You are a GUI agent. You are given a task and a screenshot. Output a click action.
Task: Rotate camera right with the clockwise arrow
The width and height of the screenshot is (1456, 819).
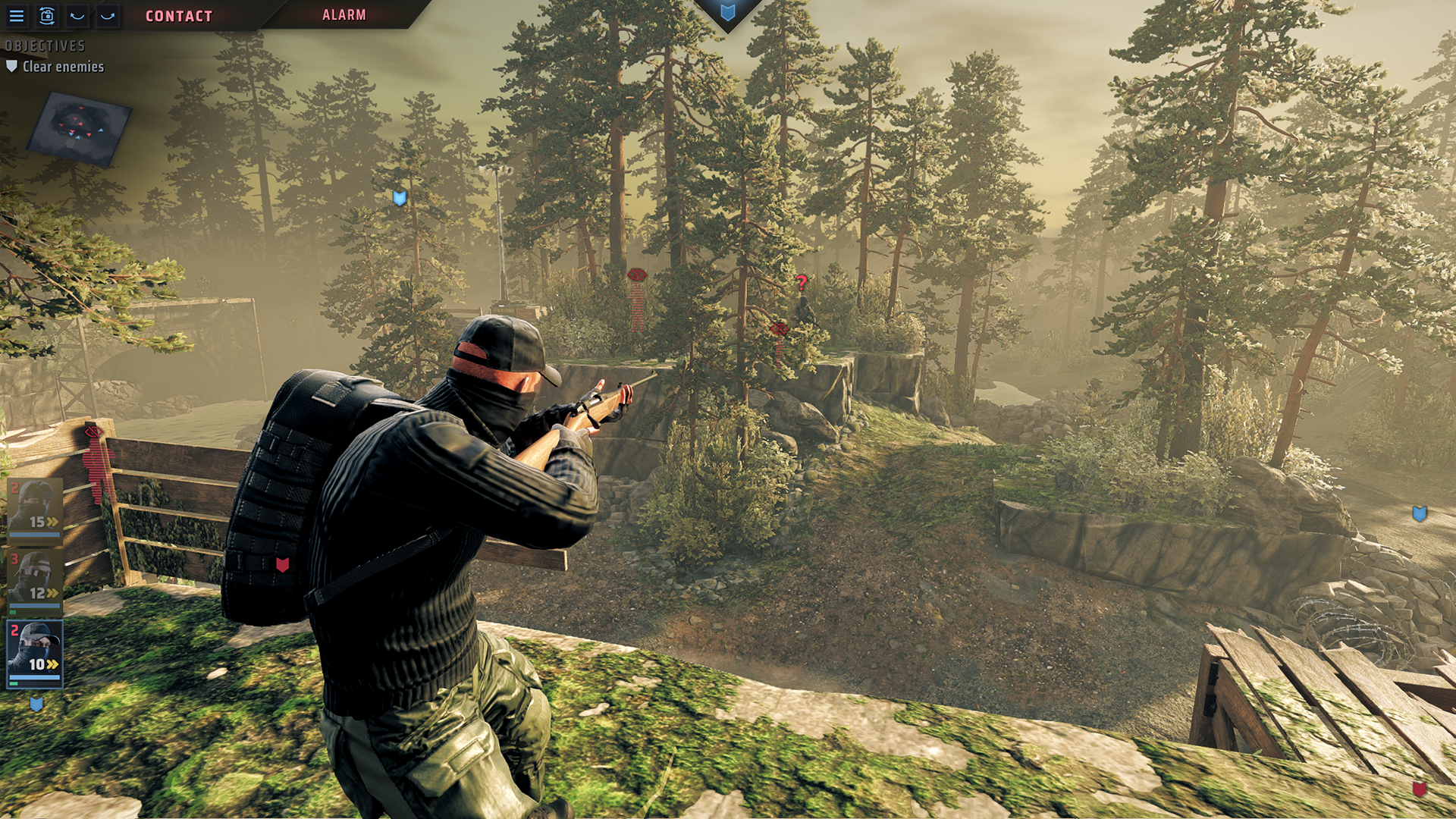pyautogui.click(x=108, y=15)
